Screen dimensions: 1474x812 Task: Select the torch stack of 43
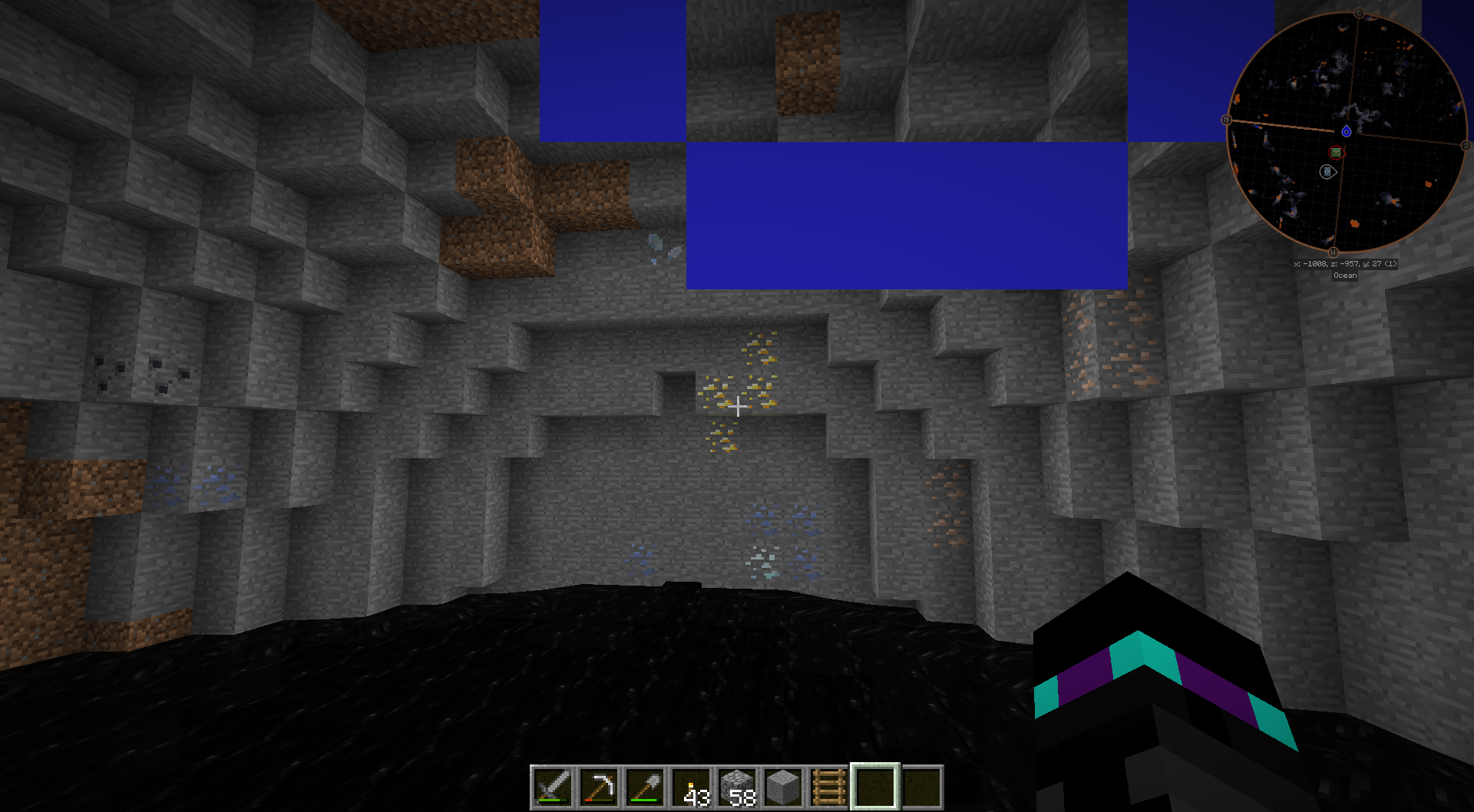(x=691, y=787)
